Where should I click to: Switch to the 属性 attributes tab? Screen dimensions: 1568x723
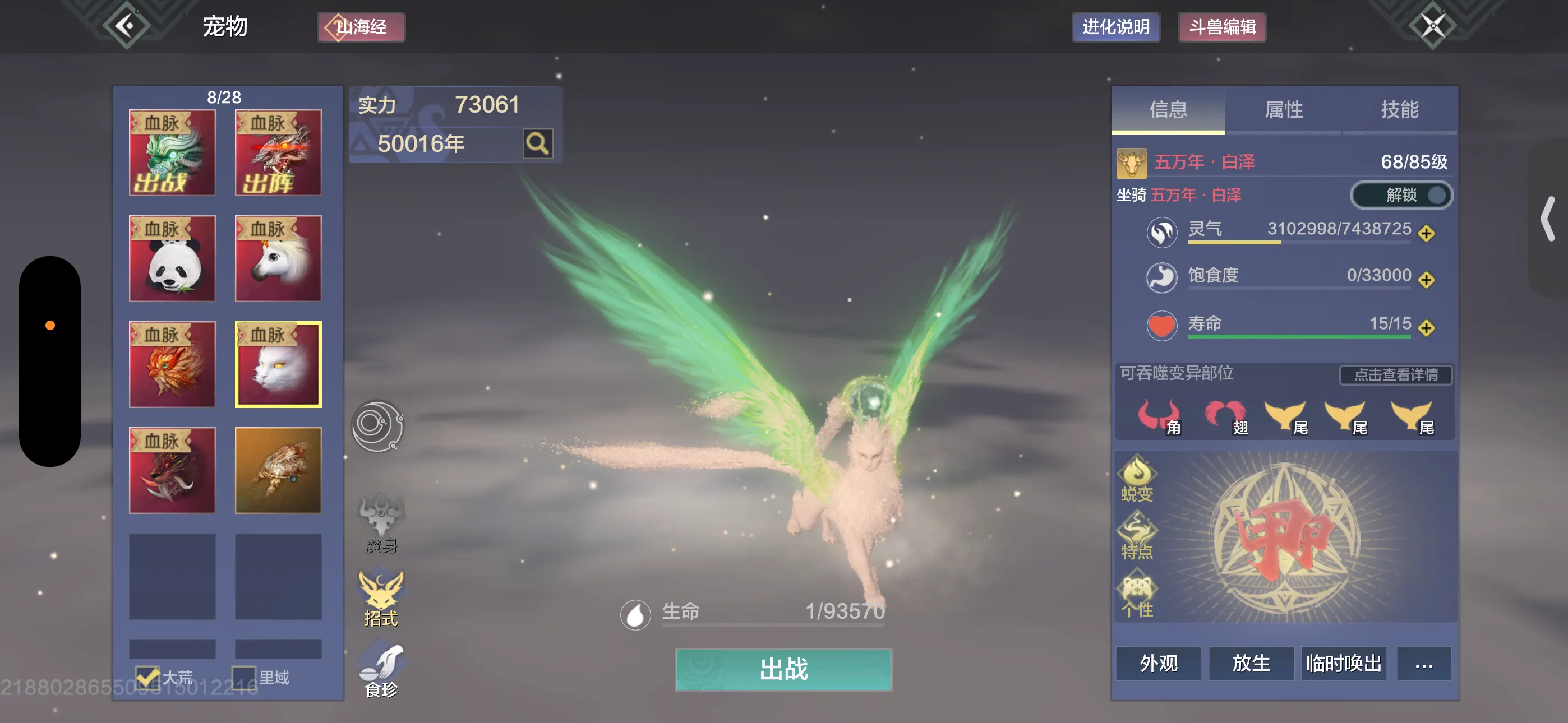(x=1283, y=110)
